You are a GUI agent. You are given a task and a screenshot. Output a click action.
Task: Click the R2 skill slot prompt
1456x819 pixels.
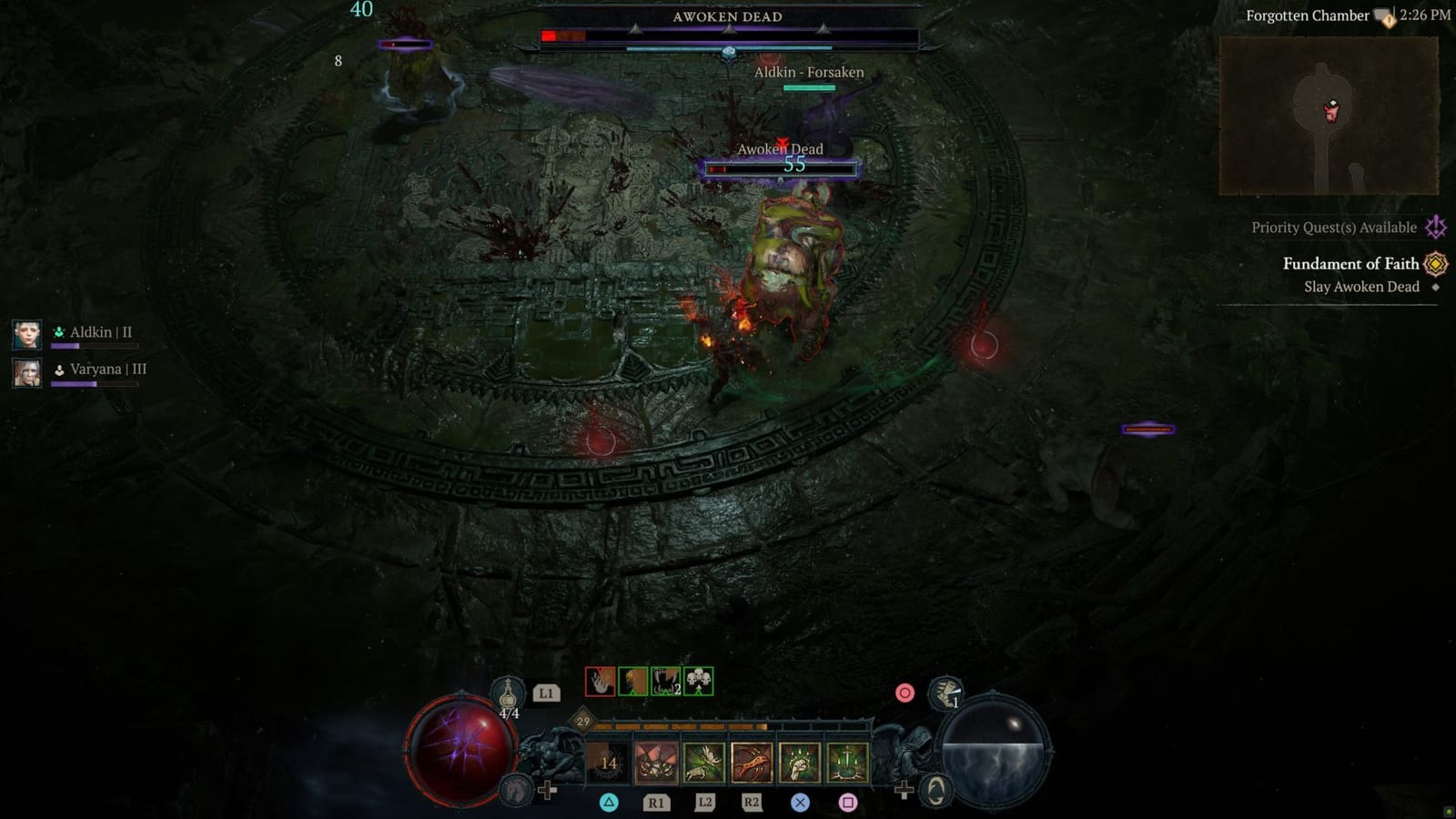tap(751, 803)
